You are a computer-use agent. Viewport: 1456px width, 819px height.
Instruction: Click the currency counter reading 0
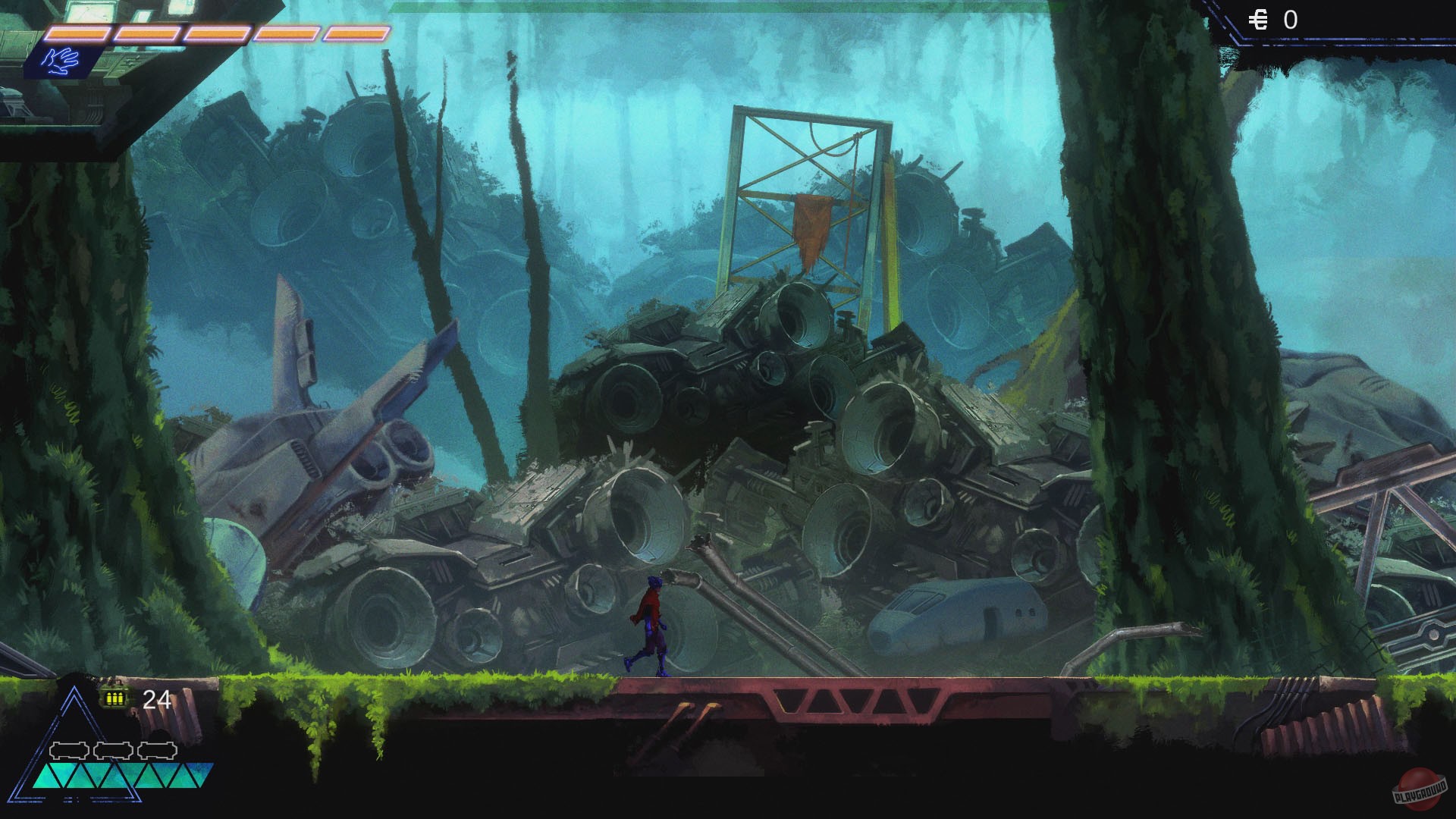[x=1291, y=18]
